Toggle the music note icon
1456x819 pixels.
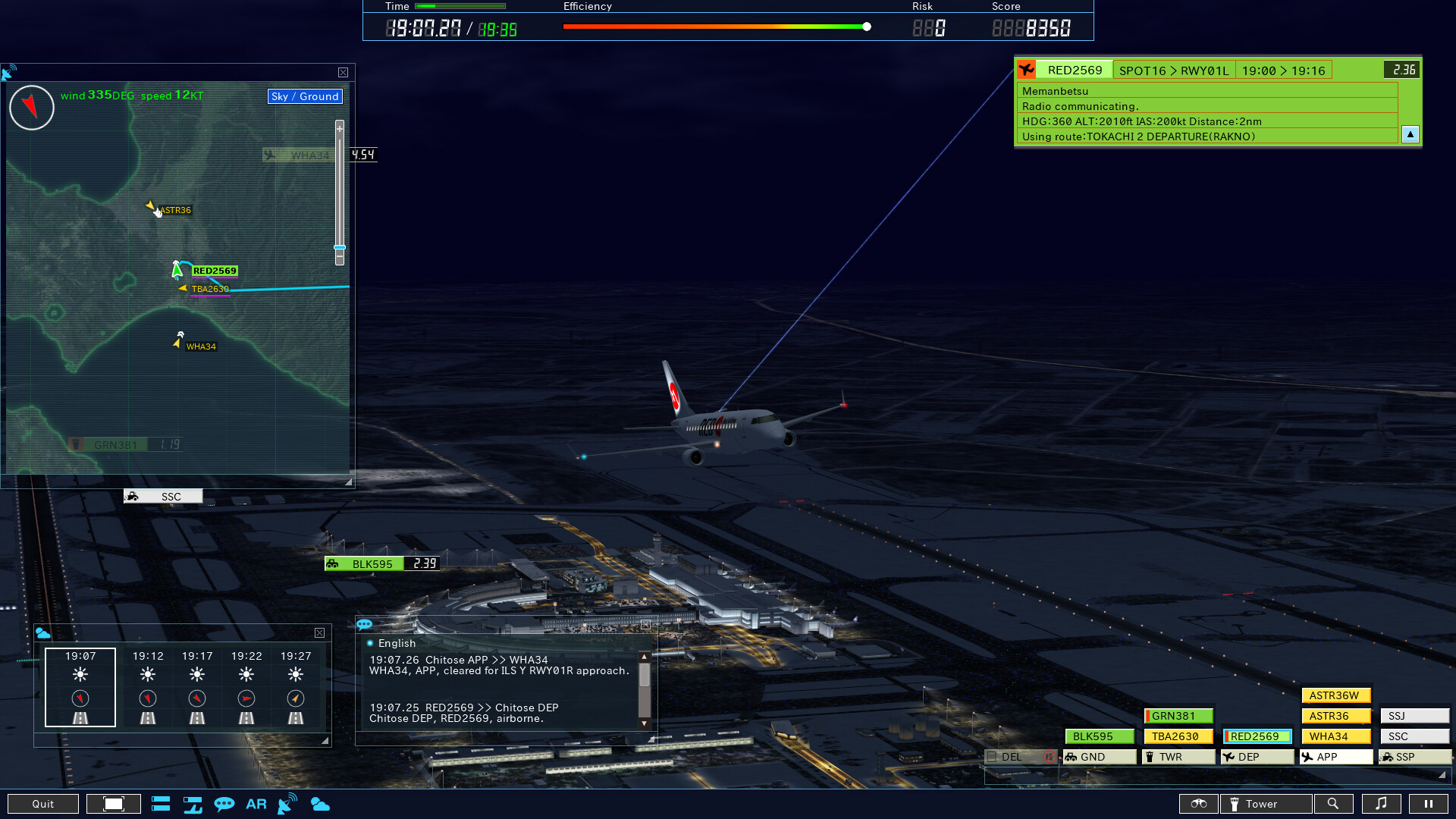click(x=1382, y=803)
